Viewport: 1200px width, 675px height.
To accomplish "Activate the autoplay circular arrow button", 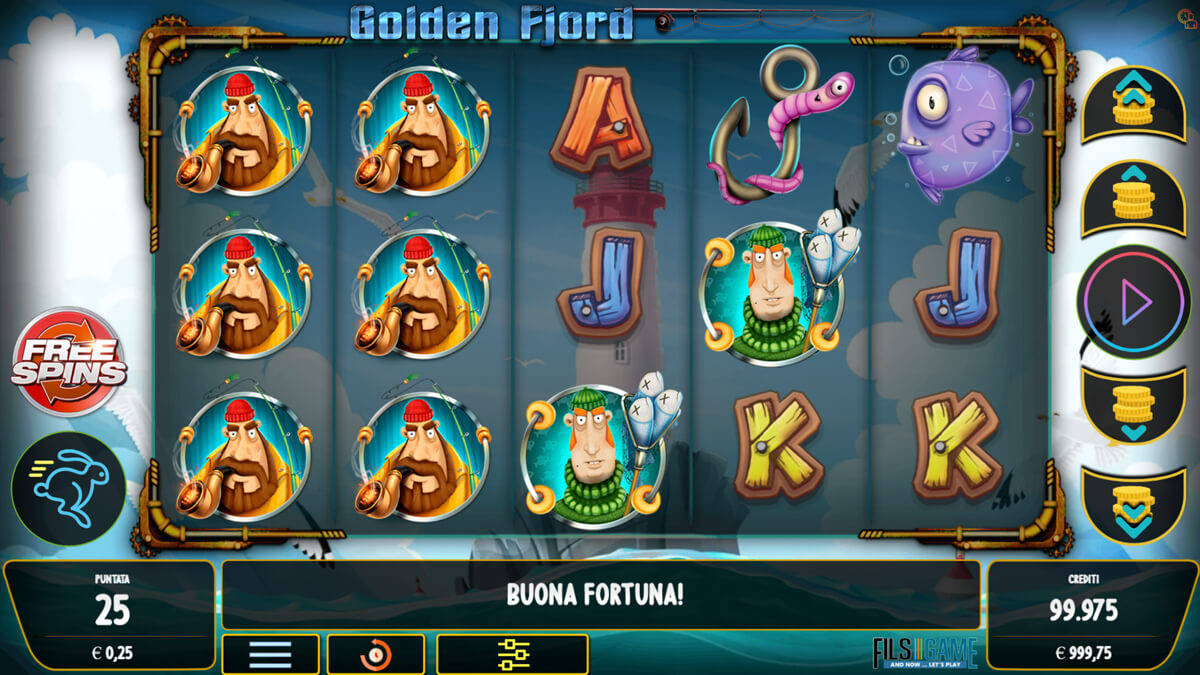I will [x=376, y=654].
